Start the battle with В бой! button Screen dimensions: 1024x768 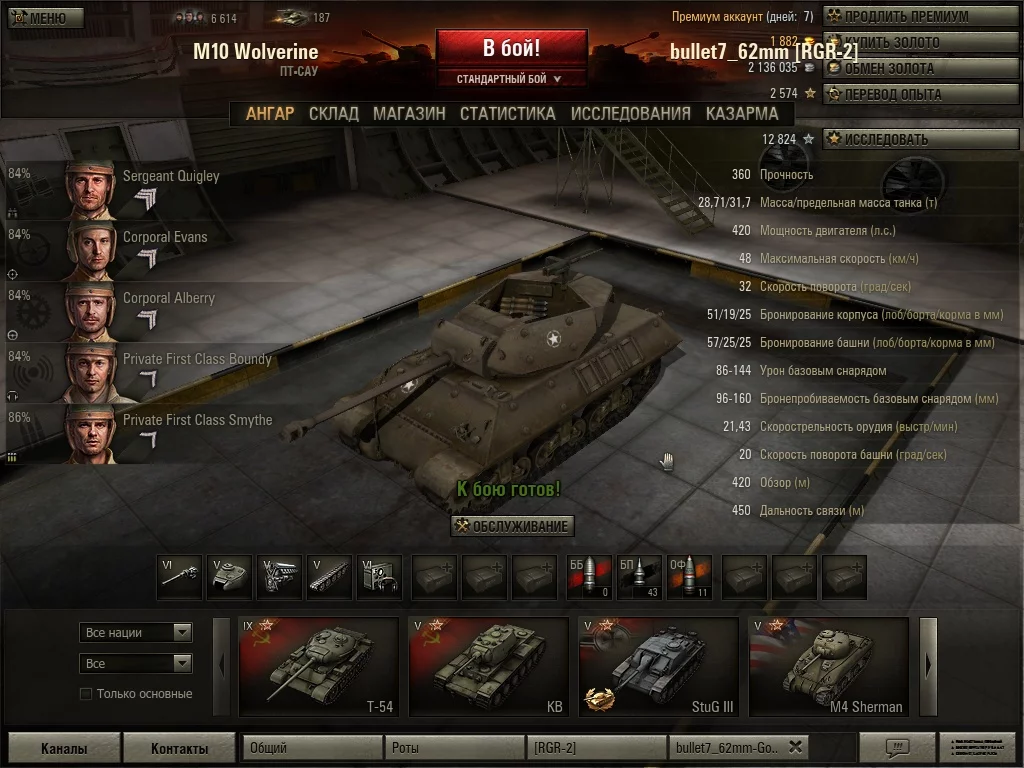511,47
